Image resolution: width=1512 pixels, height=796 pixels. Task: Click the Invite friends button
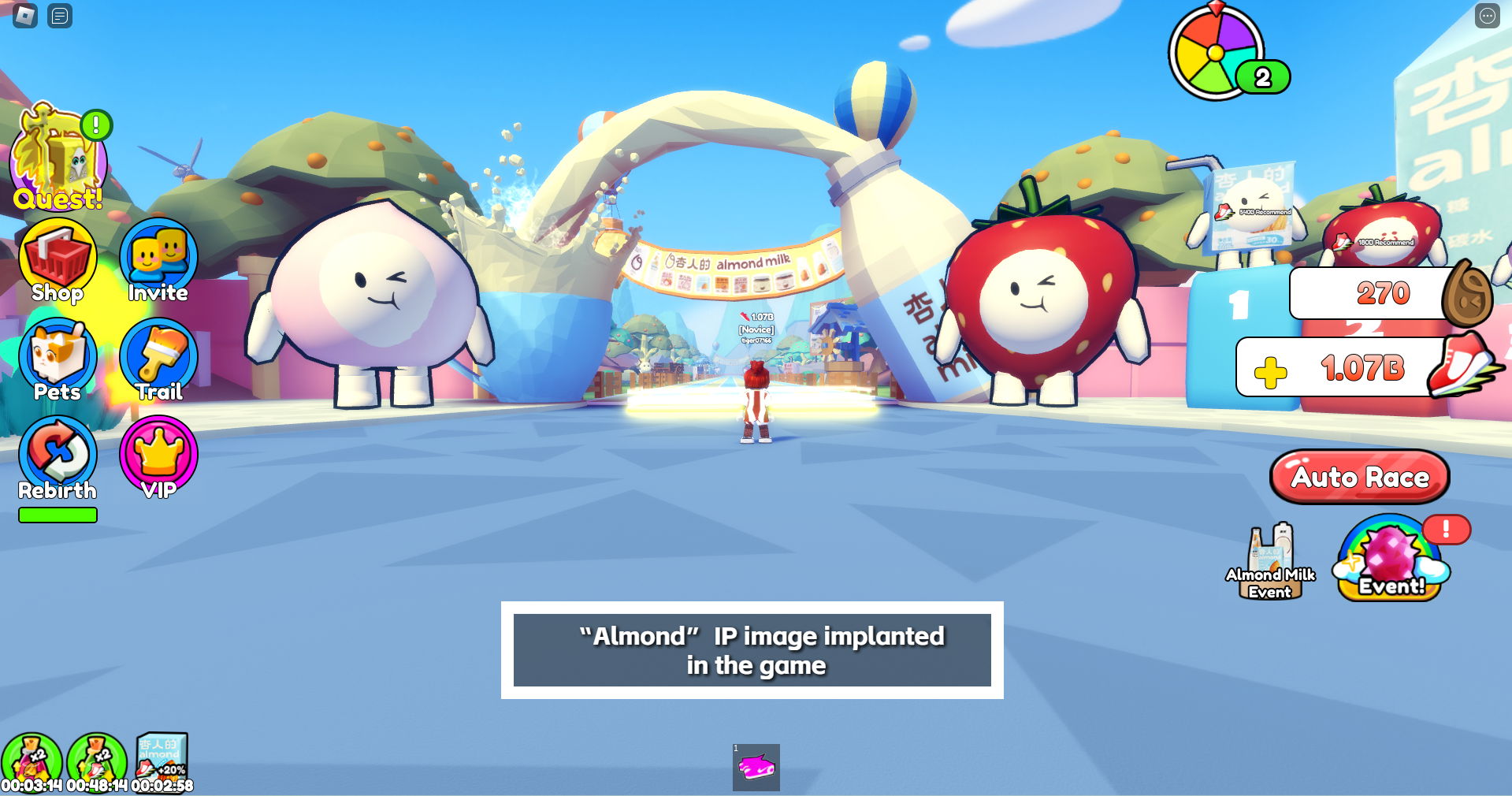[x=158, y=261]
